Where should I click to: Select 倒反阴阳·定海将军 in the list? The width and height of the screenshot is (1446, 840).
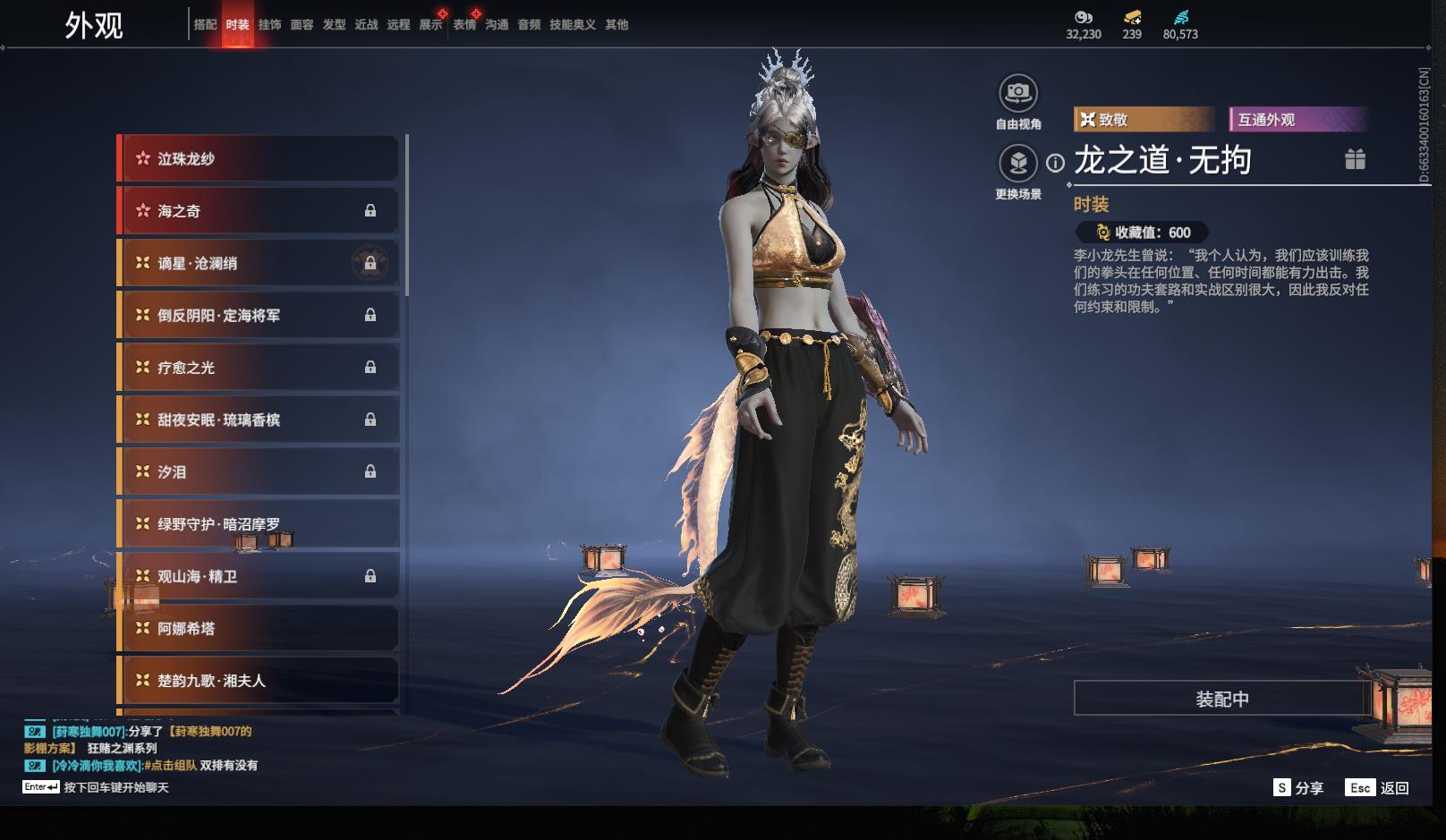pos(259,315)
